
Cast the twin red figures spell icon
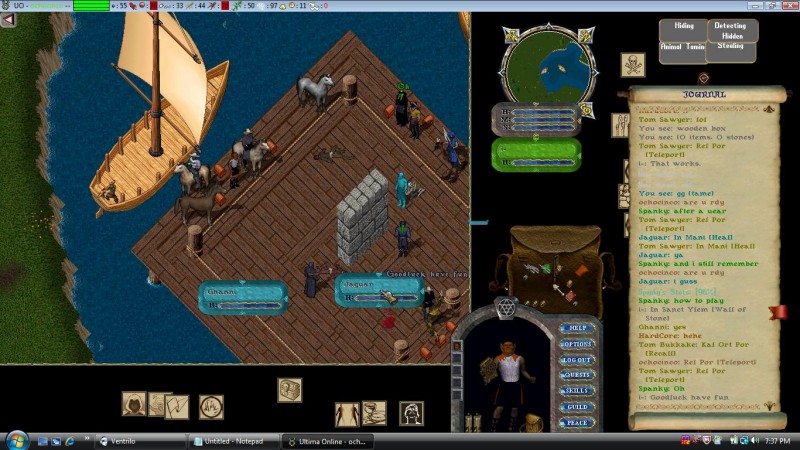pyautogui.click(x=347, y=413)
